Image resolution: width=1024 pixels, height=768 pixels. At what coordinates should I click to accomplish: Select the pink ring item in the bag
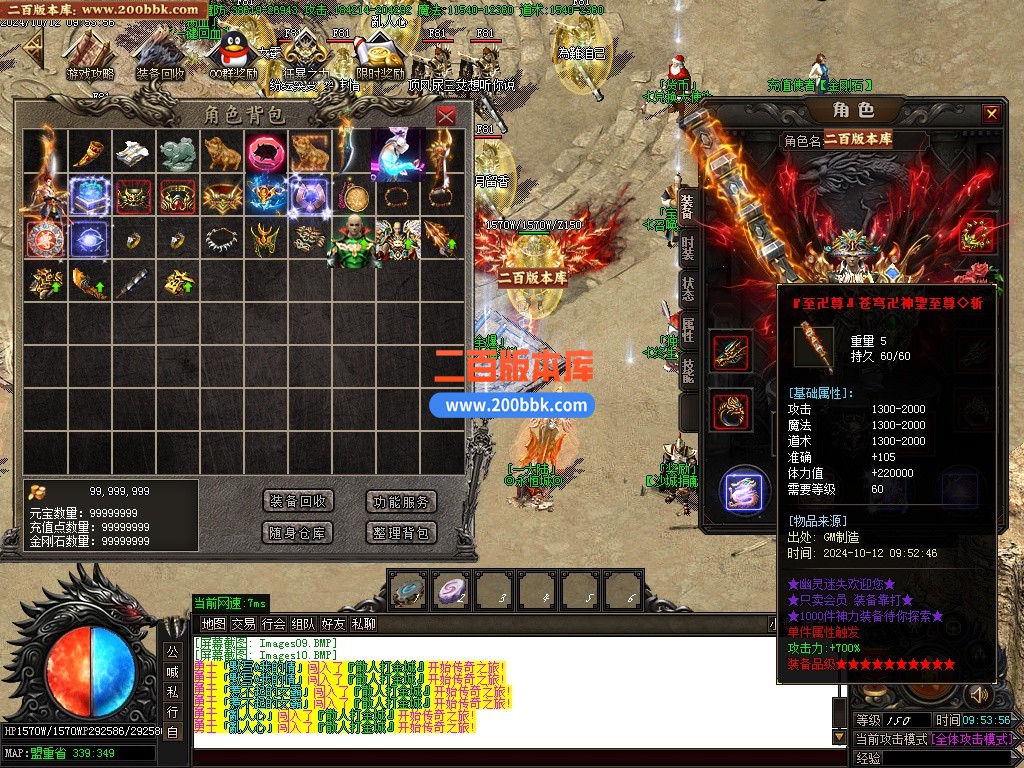pyautogui.click(x=265, y=151)
